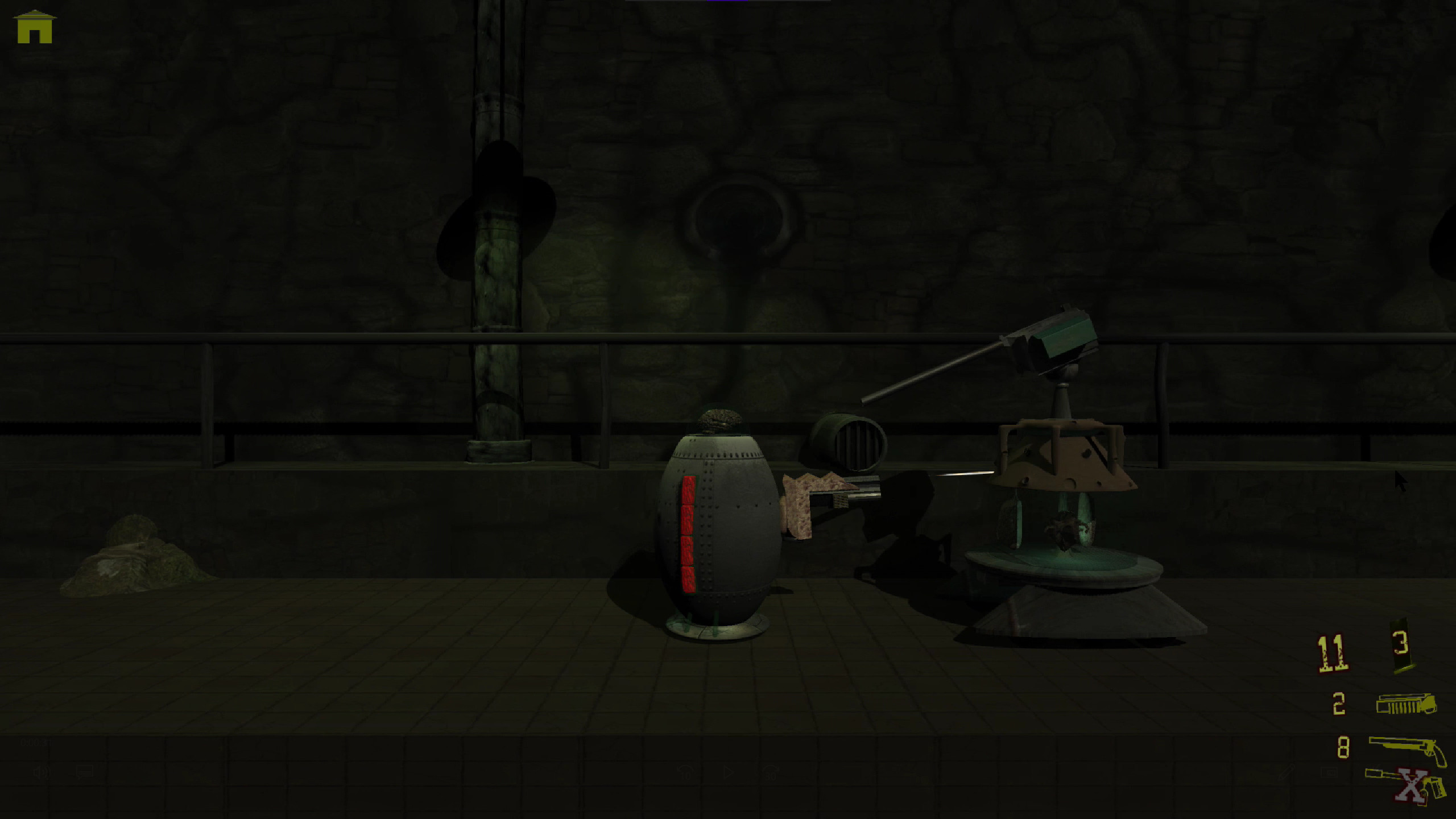This screenshot has height=819, width=1456.
Task: Toggle playback with the play triangle
Action: coord(729,772)
